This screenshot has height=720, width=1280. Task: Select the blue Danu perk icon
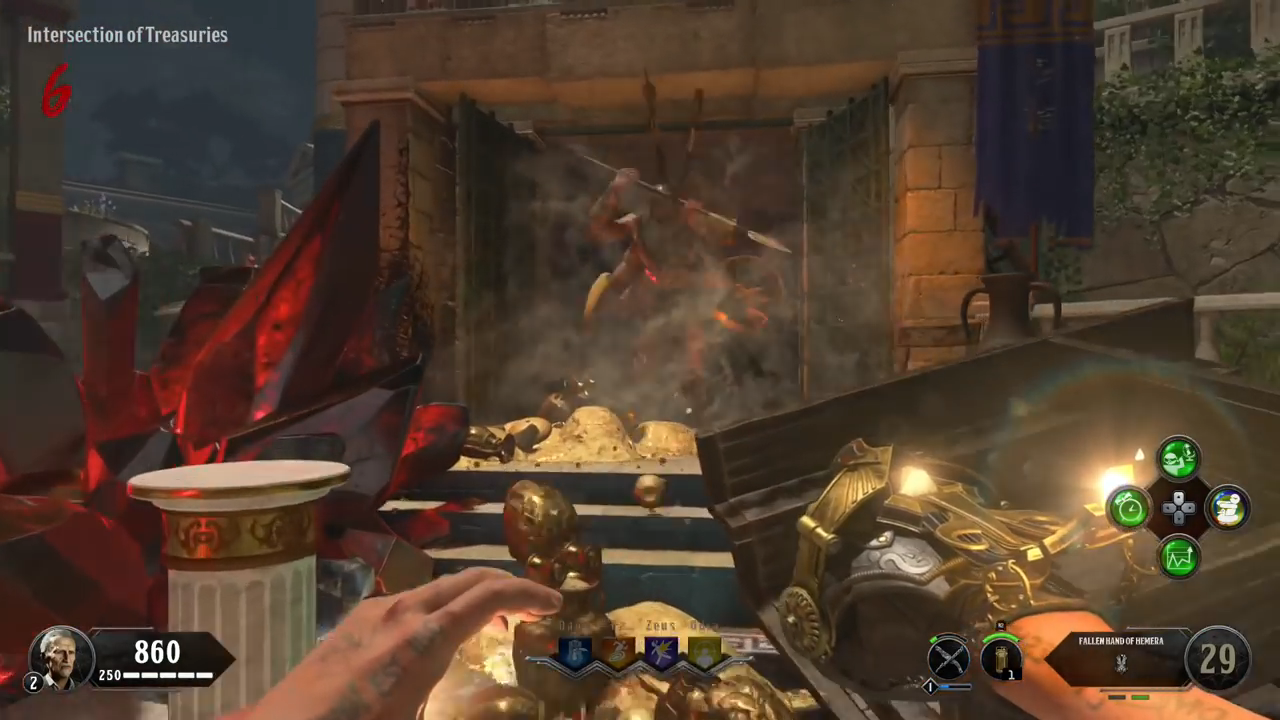coord(574,652)
